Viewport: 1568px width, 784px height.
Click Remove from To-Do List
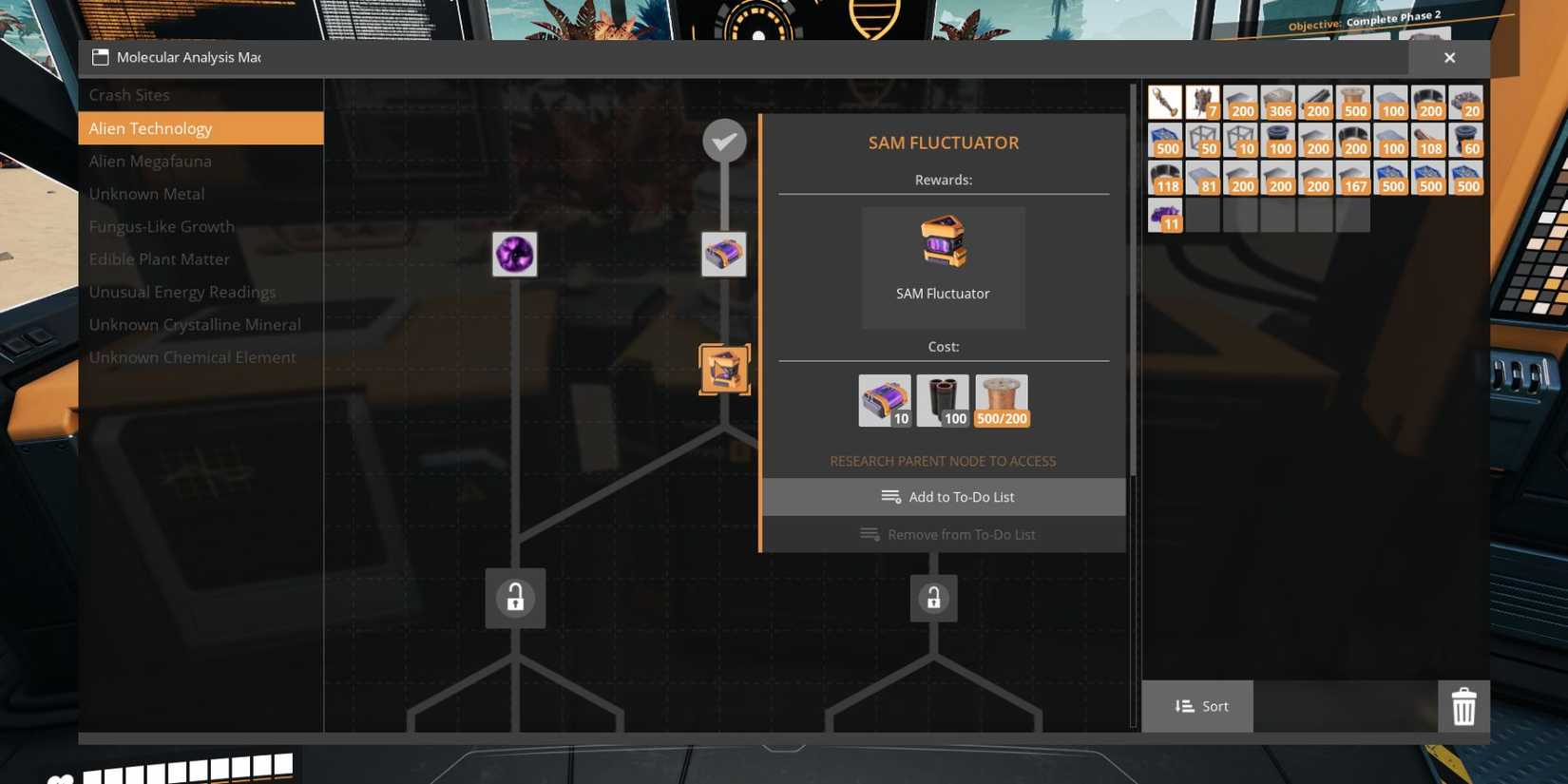click(x=947, y=533)
